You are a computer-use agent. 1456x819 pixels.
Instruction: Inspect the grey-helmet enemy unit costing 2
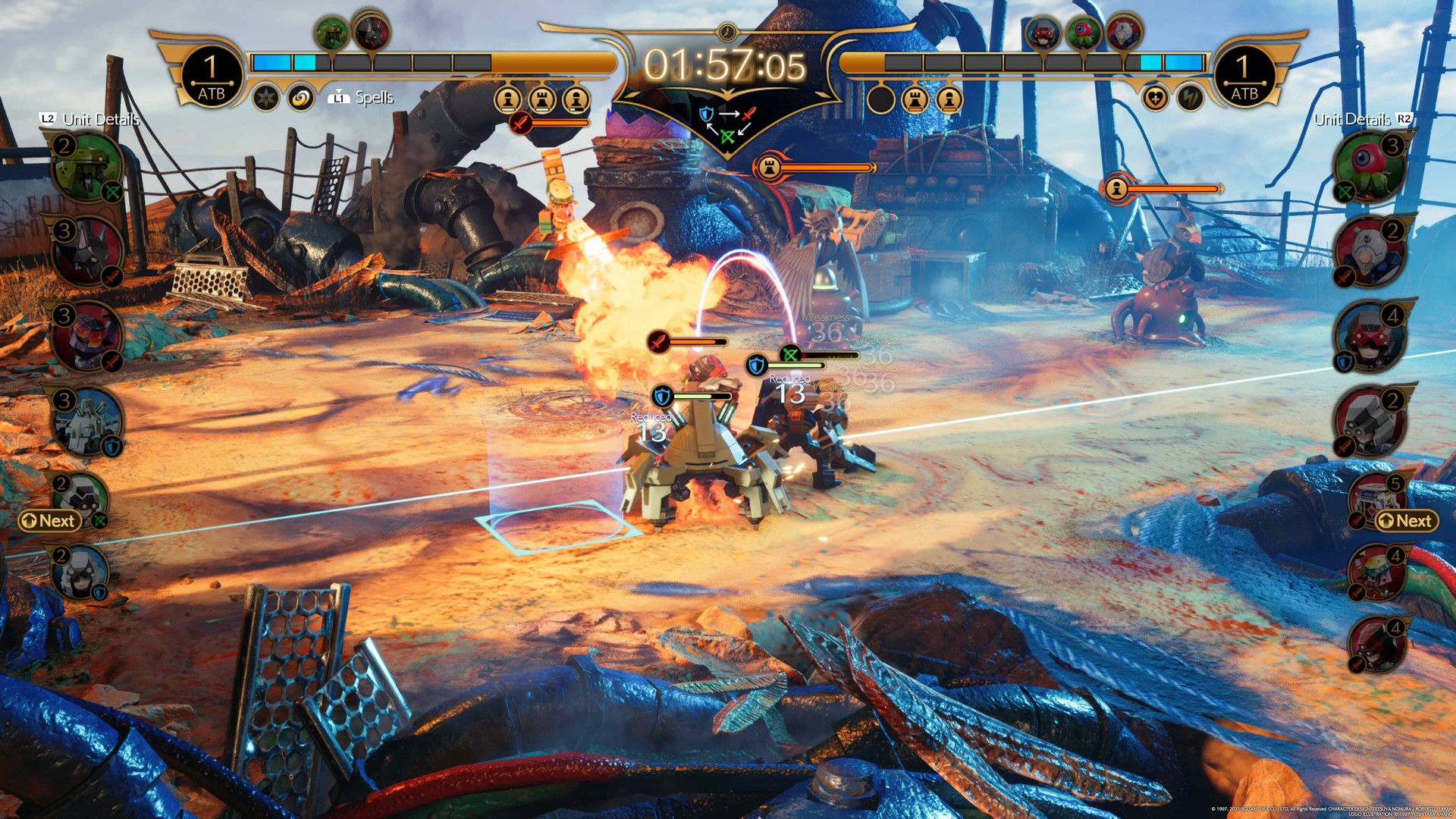[x=1371, y=422]
